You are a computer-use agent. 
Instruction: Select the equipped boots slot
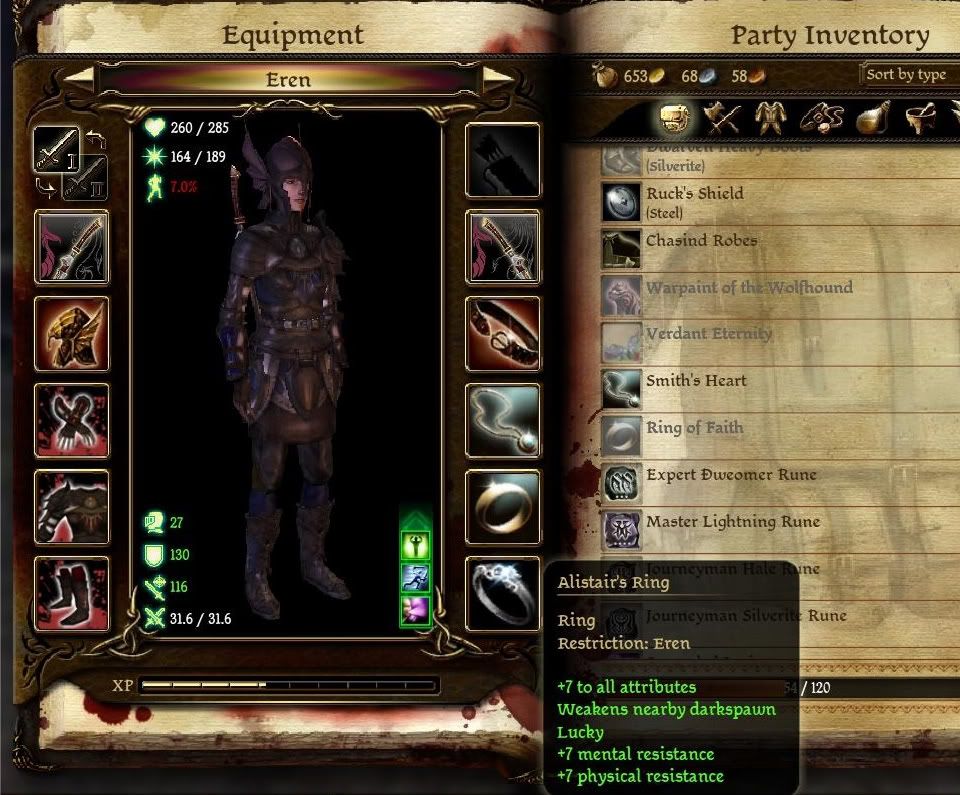point(72,593)
